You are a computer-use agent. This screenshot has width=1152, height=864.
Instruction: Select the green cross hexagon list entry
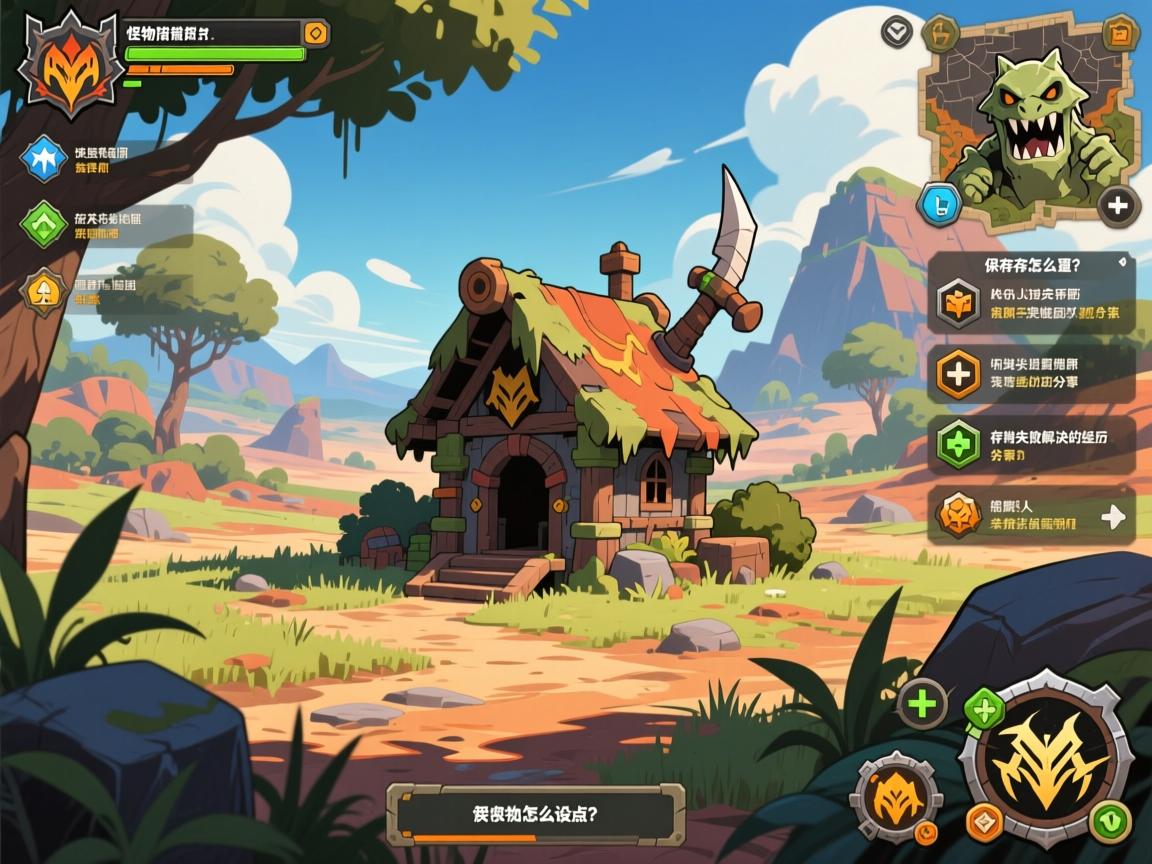click(958, 445)
